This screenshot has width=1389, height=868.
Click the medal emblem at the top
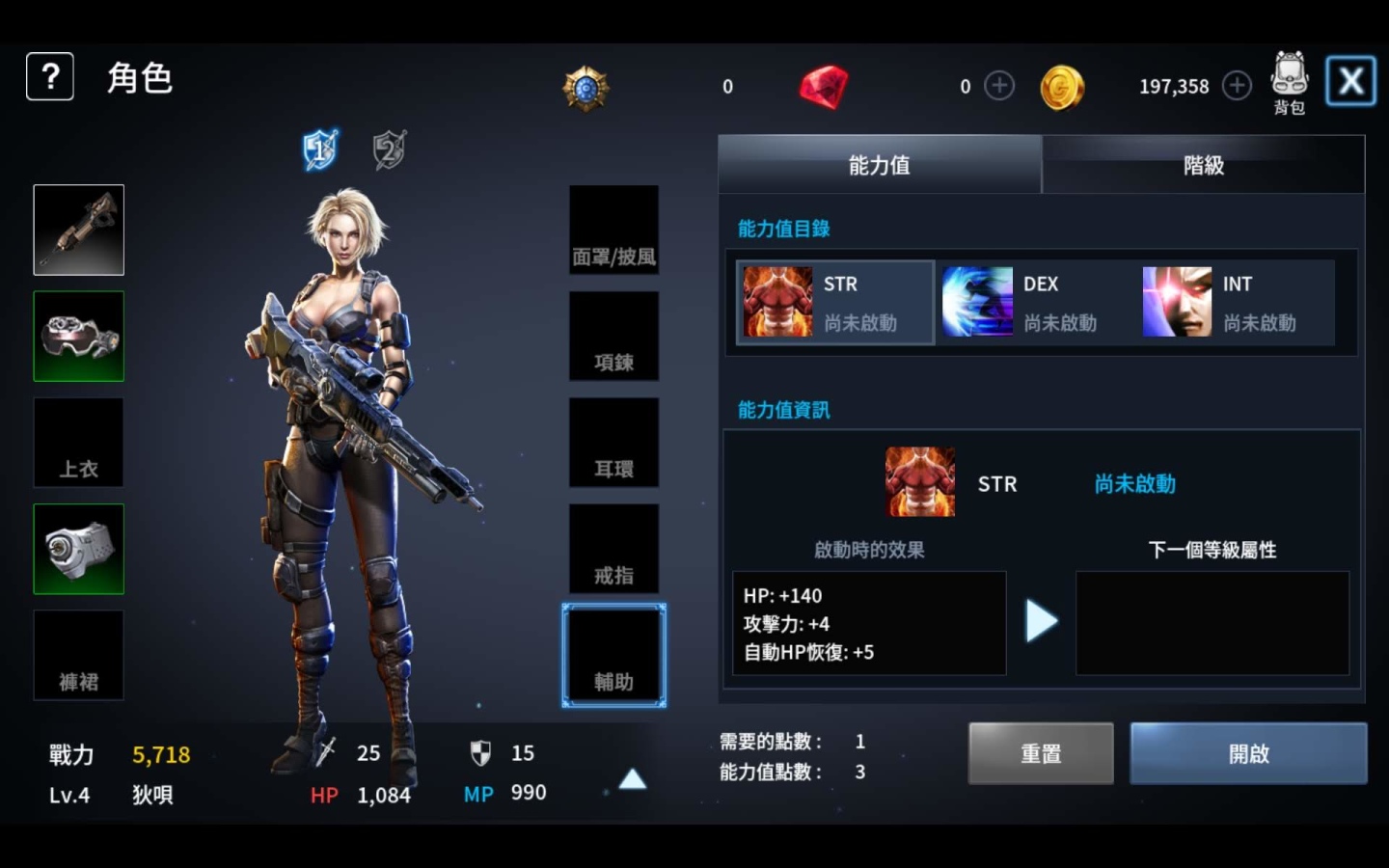(586, 86)
